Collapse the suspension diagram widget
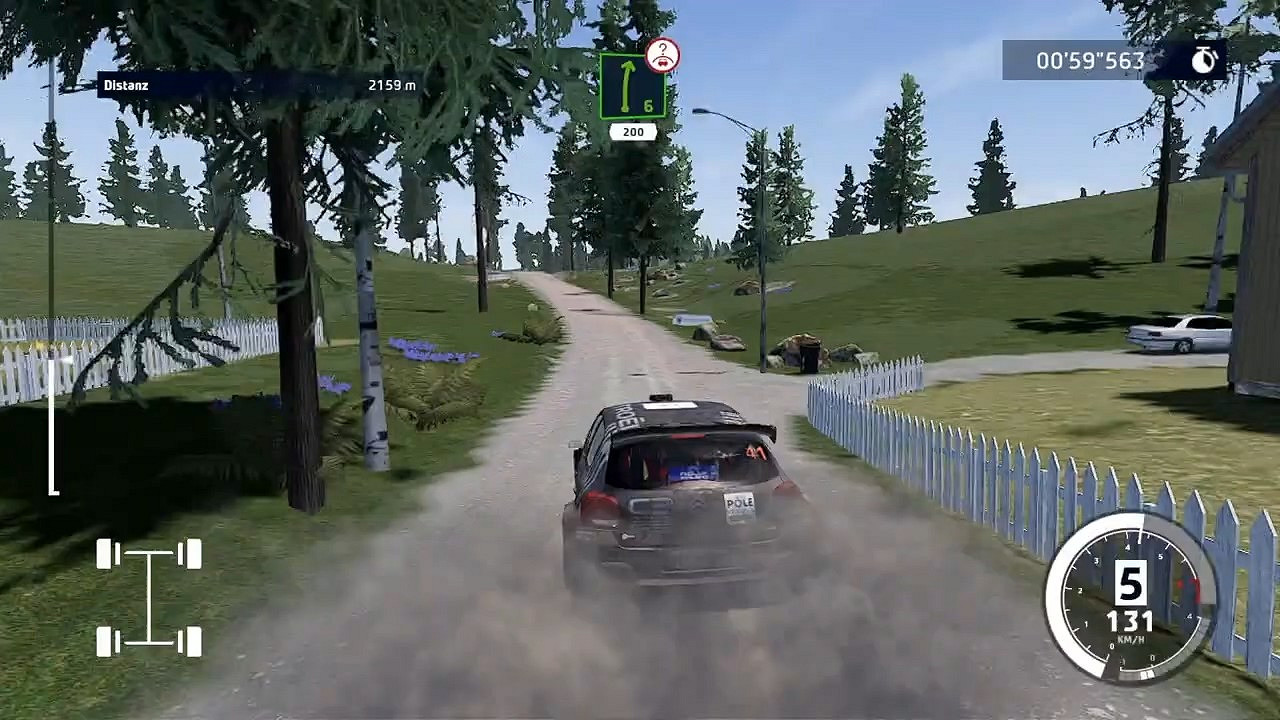This screenshot has width=1280, height=720. click(148, 595)
